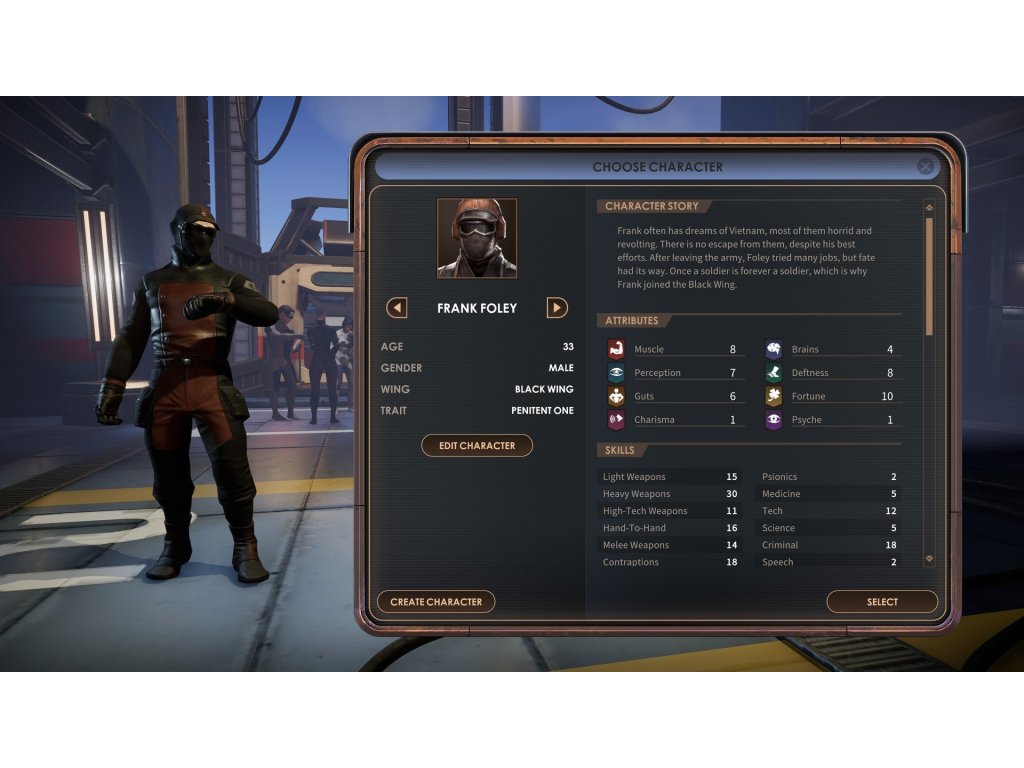Select the Psyche attribute icon
The height and width of the screenshot is (768, 1024).
pos(774,420)
